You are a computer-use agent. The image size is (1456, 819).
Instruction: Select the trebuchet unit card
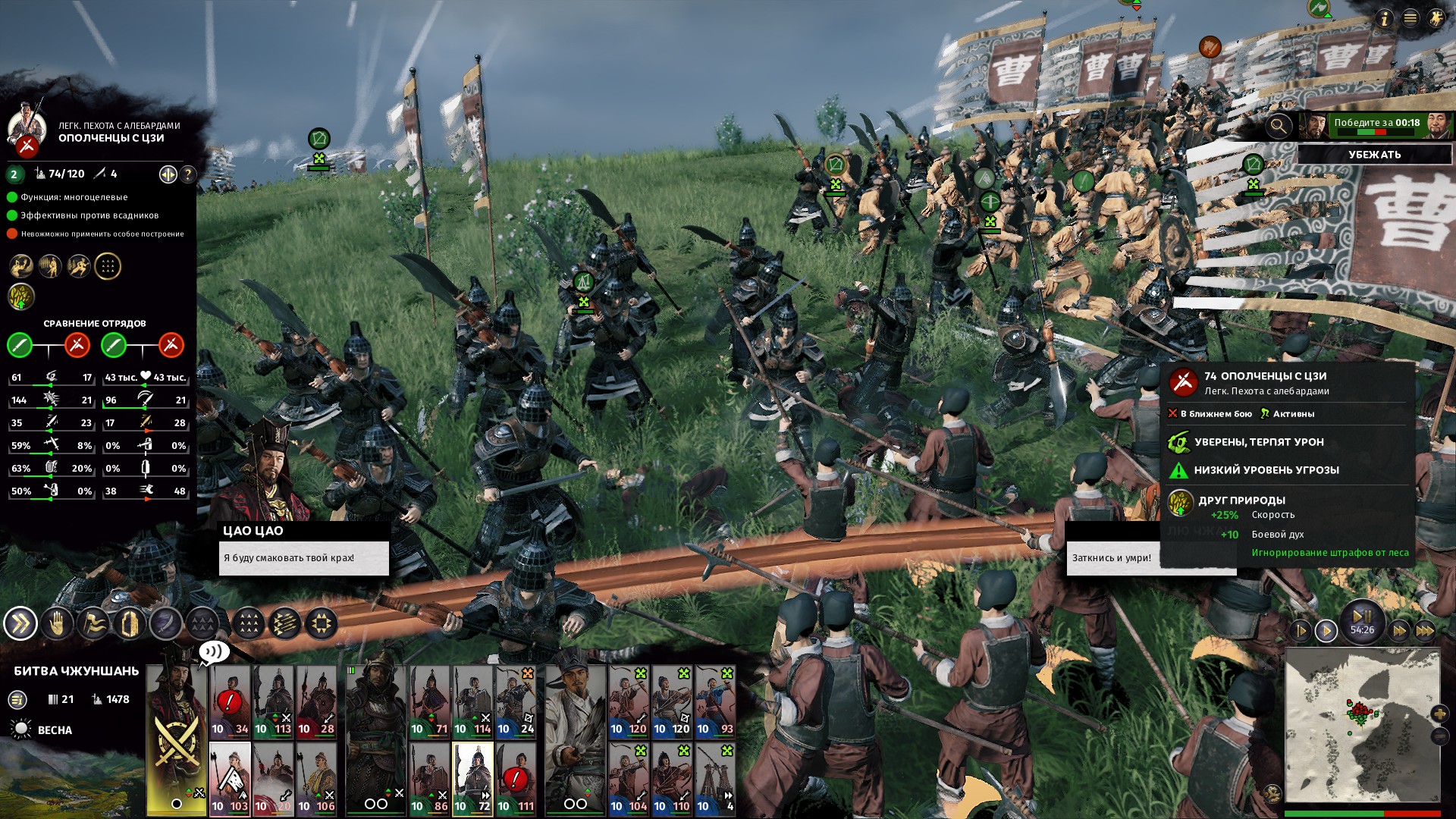pos(715,779)
